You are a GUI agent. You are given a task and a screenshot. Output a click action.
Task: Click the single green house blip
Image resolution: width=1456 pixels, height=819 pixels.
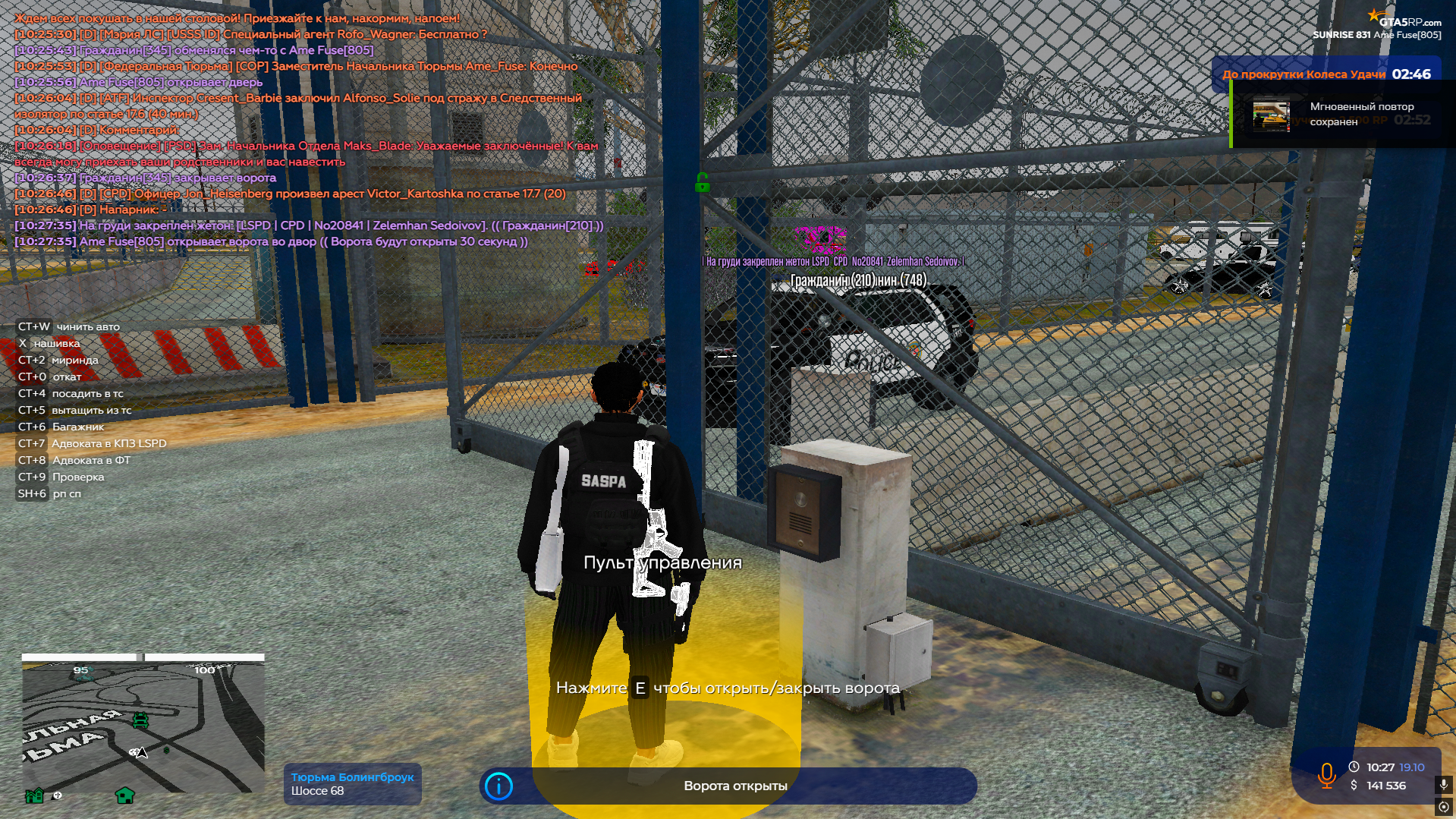coord(124,795)
